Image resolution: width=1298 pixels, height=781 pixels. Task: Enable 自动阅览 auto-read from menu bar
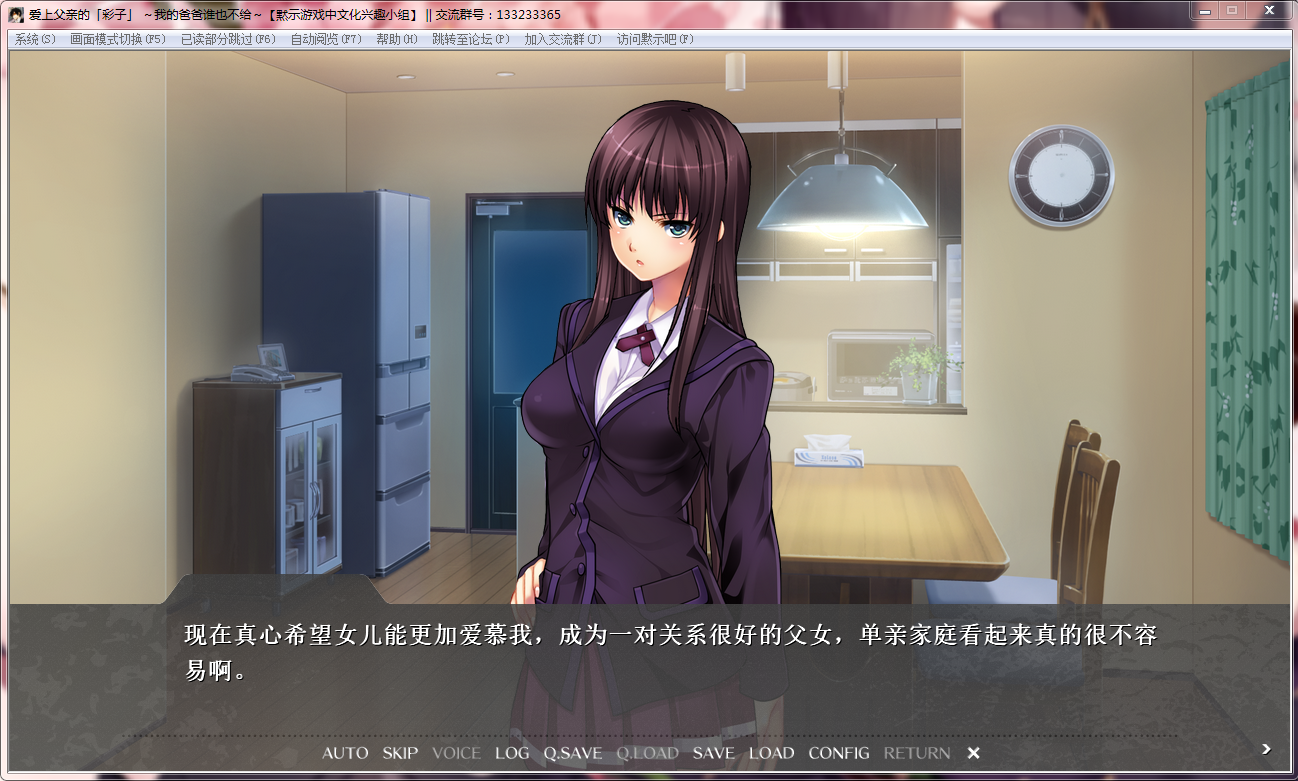[x=326, y=39]
